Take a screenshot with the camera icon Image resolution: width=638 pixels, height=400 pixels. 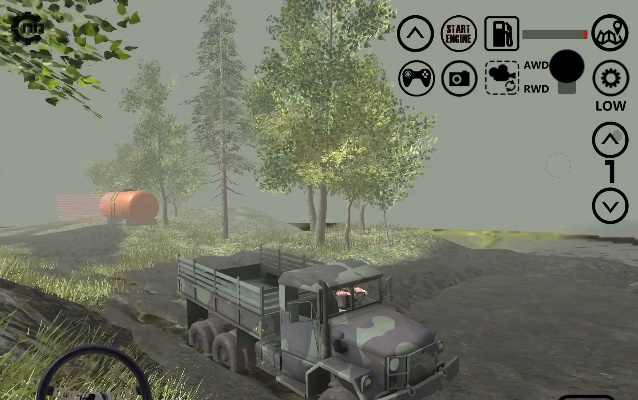tap(459, 78)
